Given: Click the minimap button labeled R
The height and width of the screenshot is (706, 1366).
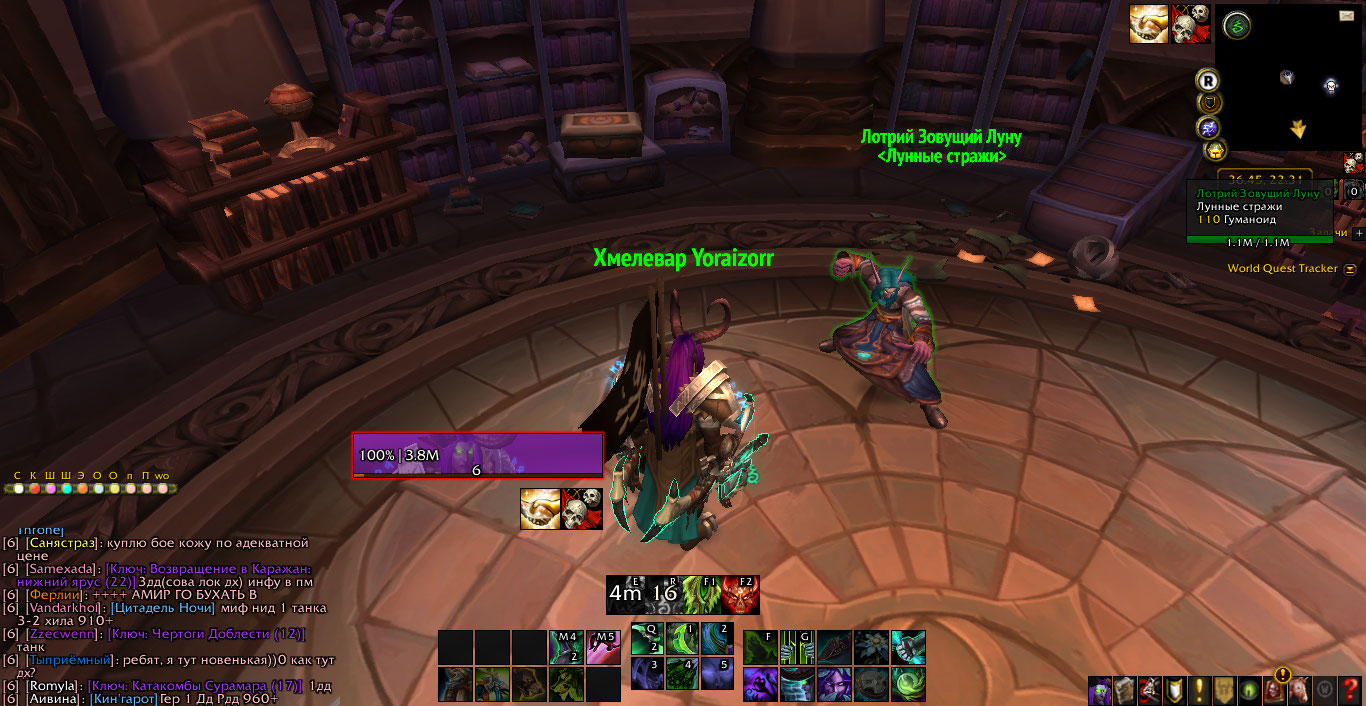Looking at the screenshot, I should pos(1209,79).
